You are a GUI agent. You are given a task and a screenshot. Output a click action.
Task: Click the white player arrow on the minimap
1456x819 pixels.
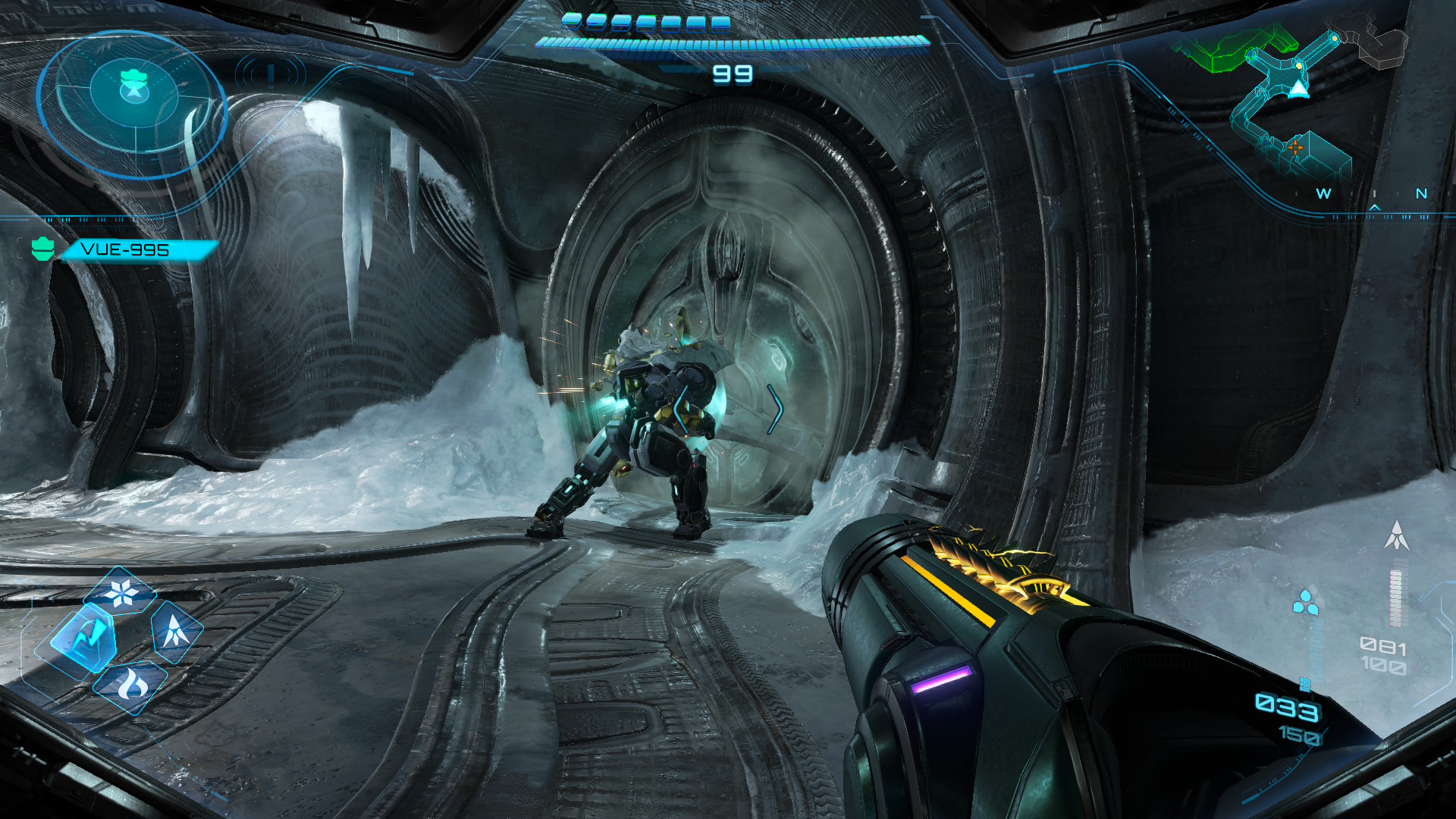(1299, 89)
